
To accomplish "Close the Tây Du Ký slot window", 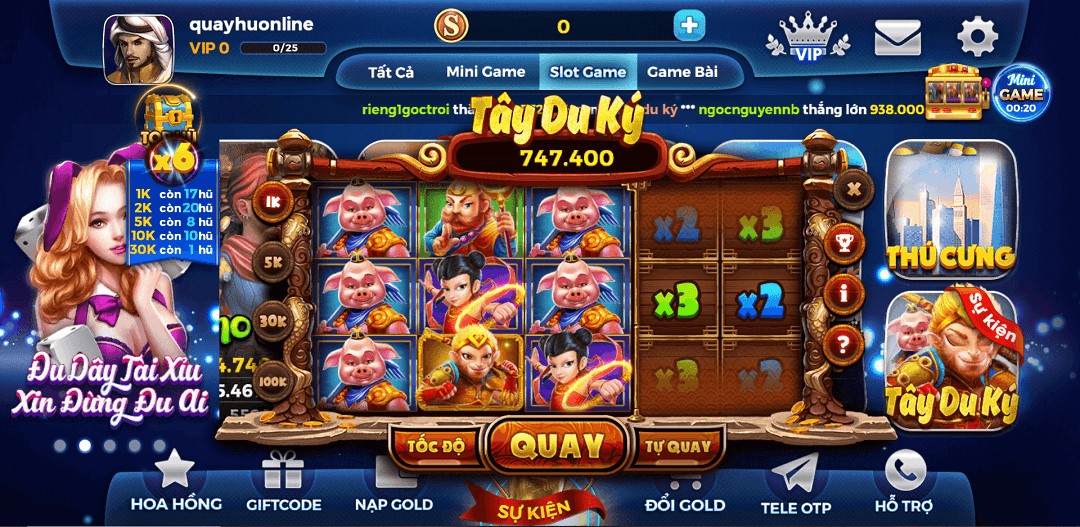I will pyautogui.click(x=852, y=187).
